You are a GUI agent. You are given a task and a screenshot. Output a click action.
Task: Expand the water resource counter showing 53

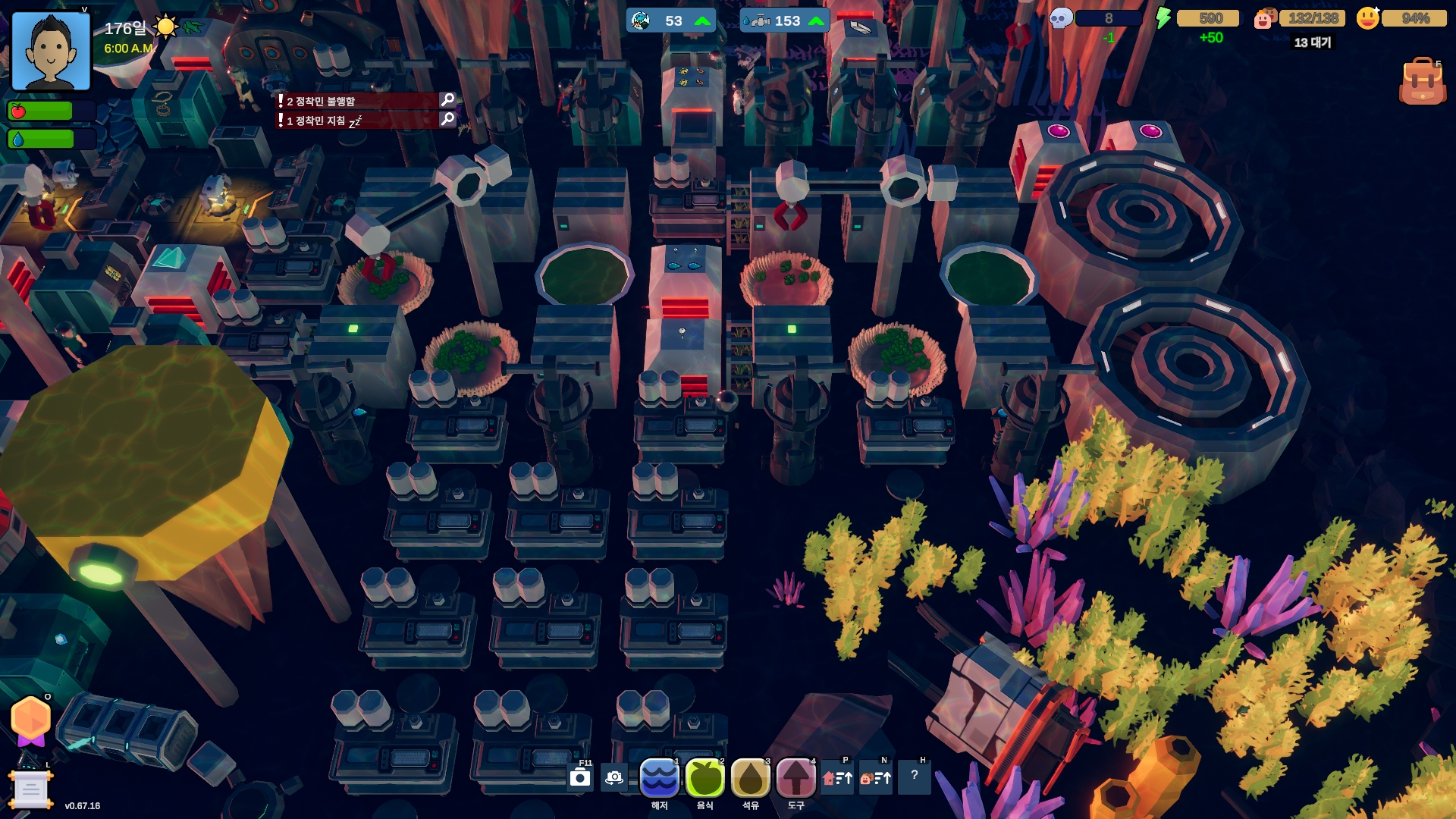click(671, 20)
